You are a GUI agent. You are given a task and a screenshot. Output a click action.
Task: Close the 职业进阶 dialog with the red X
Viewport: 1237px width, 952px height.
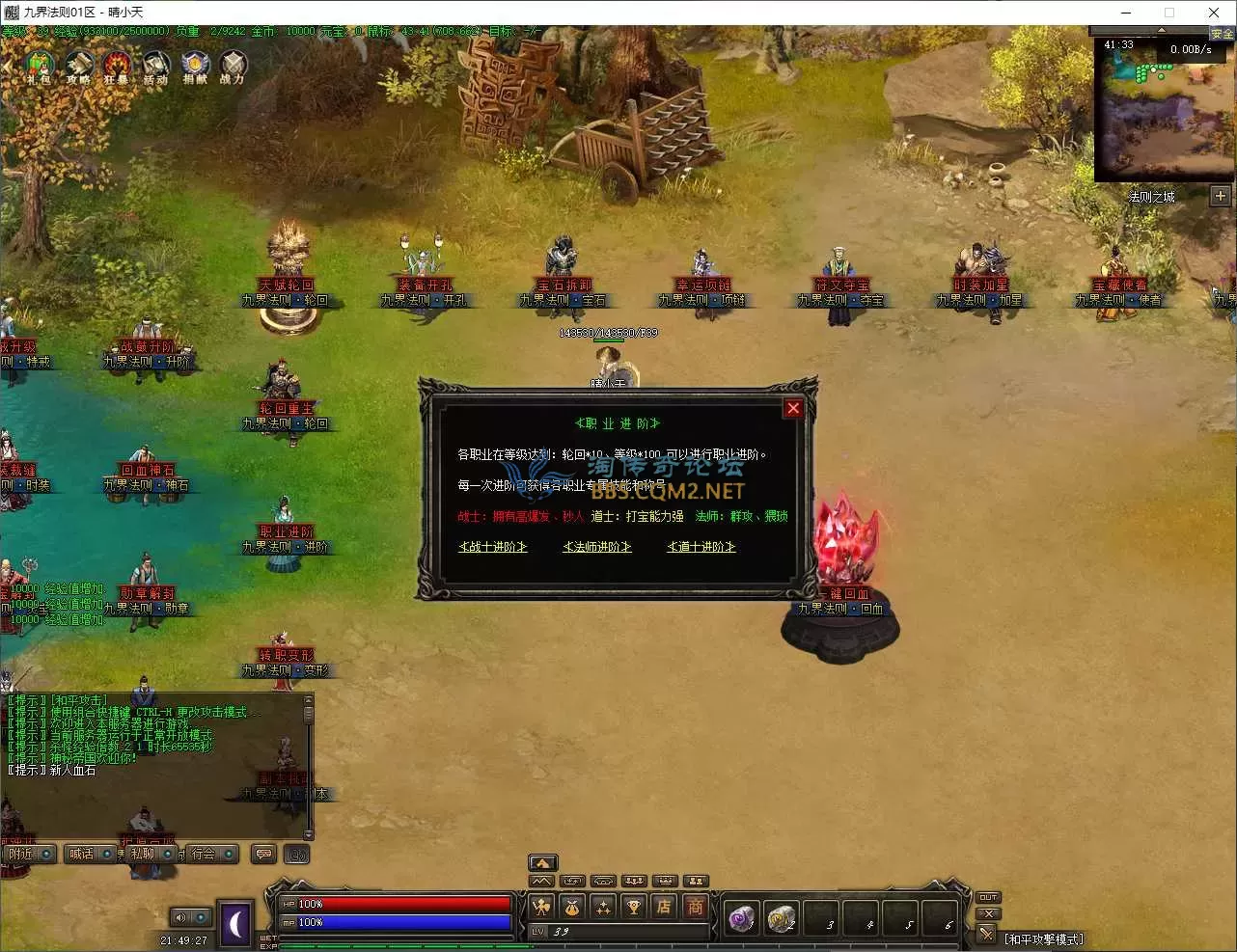pyautogui.click(x=793, y=408)
